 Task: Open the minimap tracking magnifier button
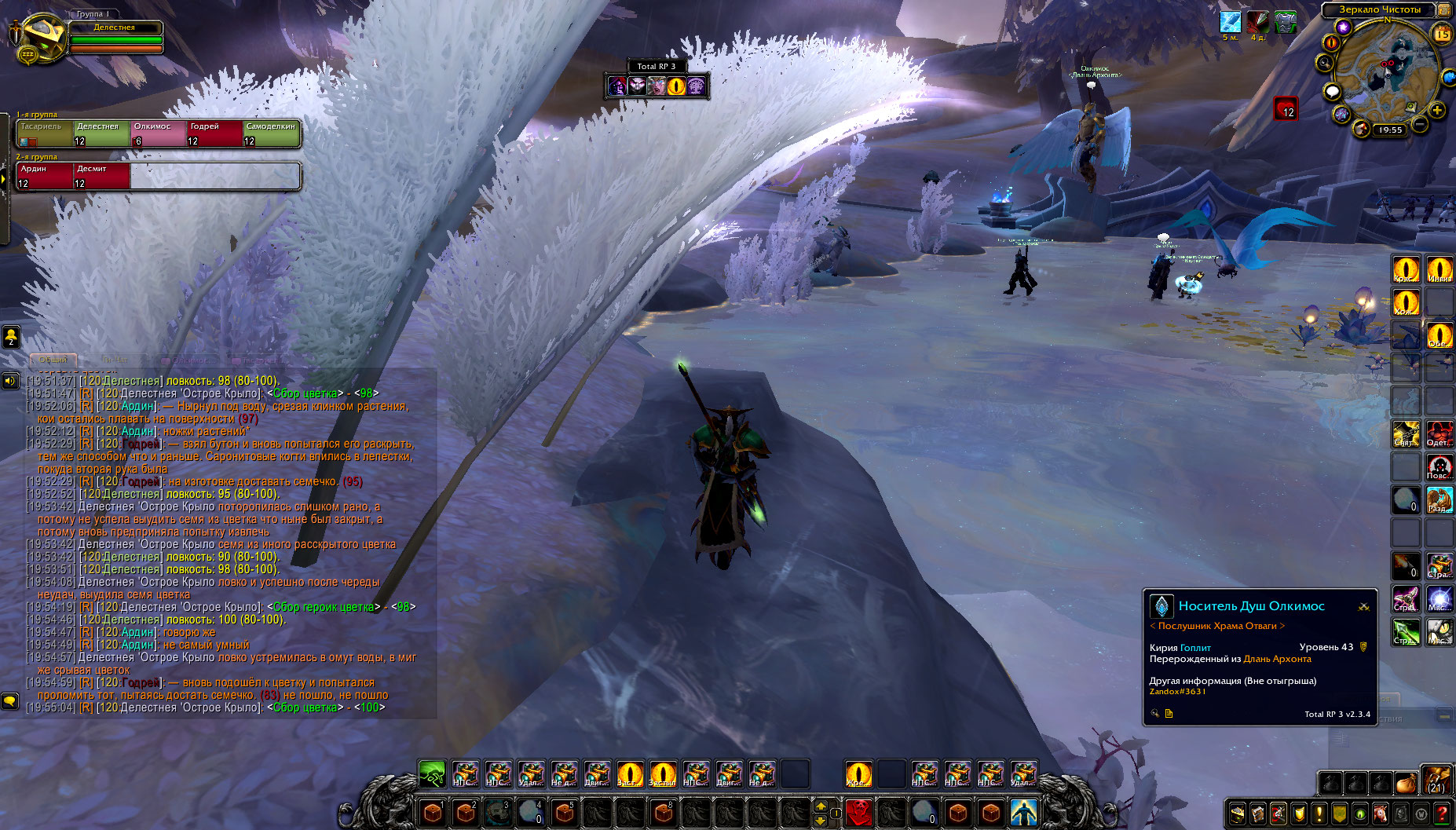pos(1326,63)
